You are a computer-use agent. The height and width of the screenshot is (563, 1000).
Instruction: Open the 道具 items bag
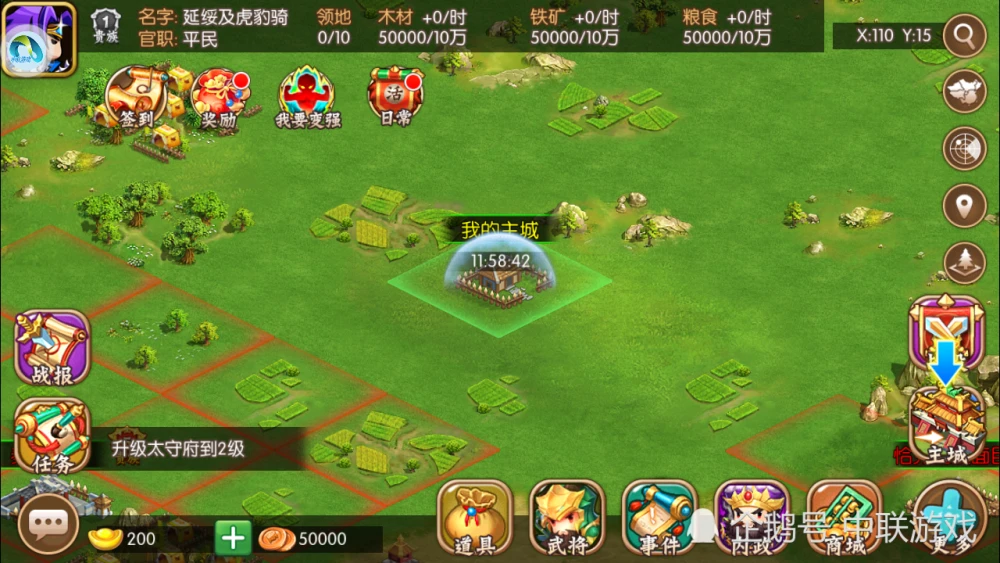(475, 517)
